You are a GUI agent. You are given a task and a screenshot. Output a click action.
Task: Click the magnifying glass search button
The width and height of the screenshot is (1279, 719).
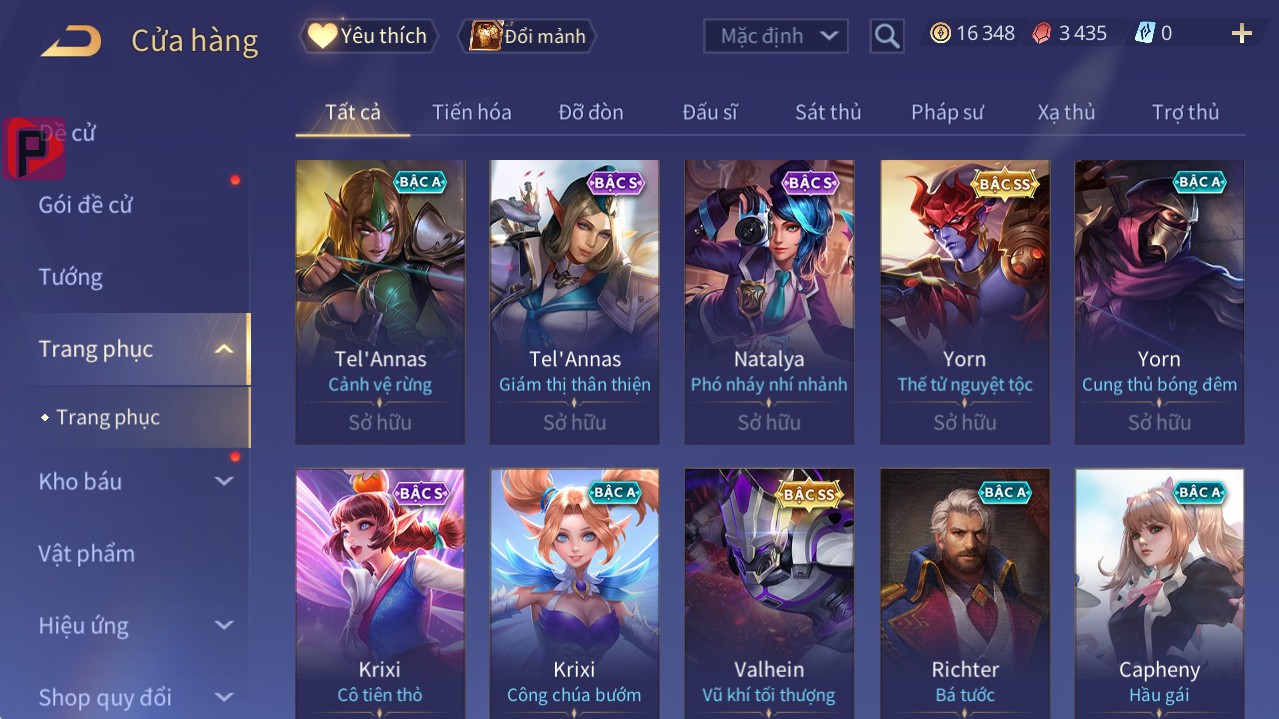[x=887, y=36]
